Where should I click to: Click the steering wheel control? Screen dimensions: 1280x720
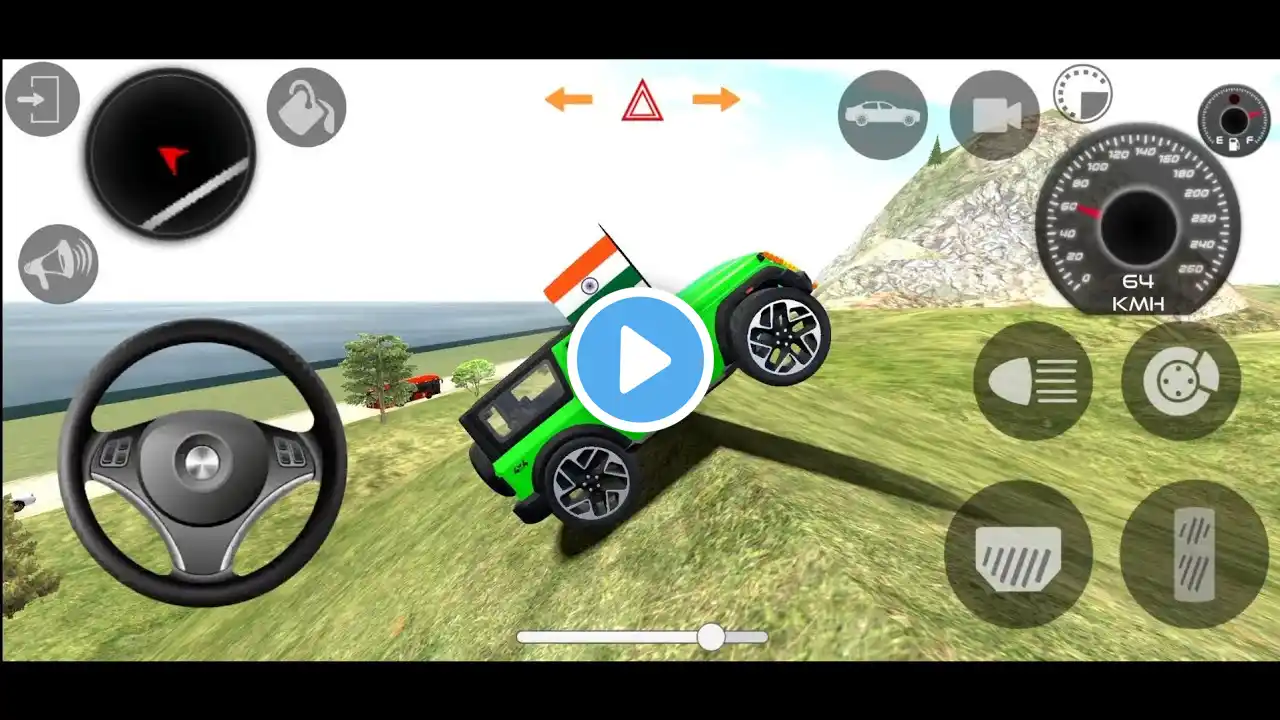click(202, 462)
